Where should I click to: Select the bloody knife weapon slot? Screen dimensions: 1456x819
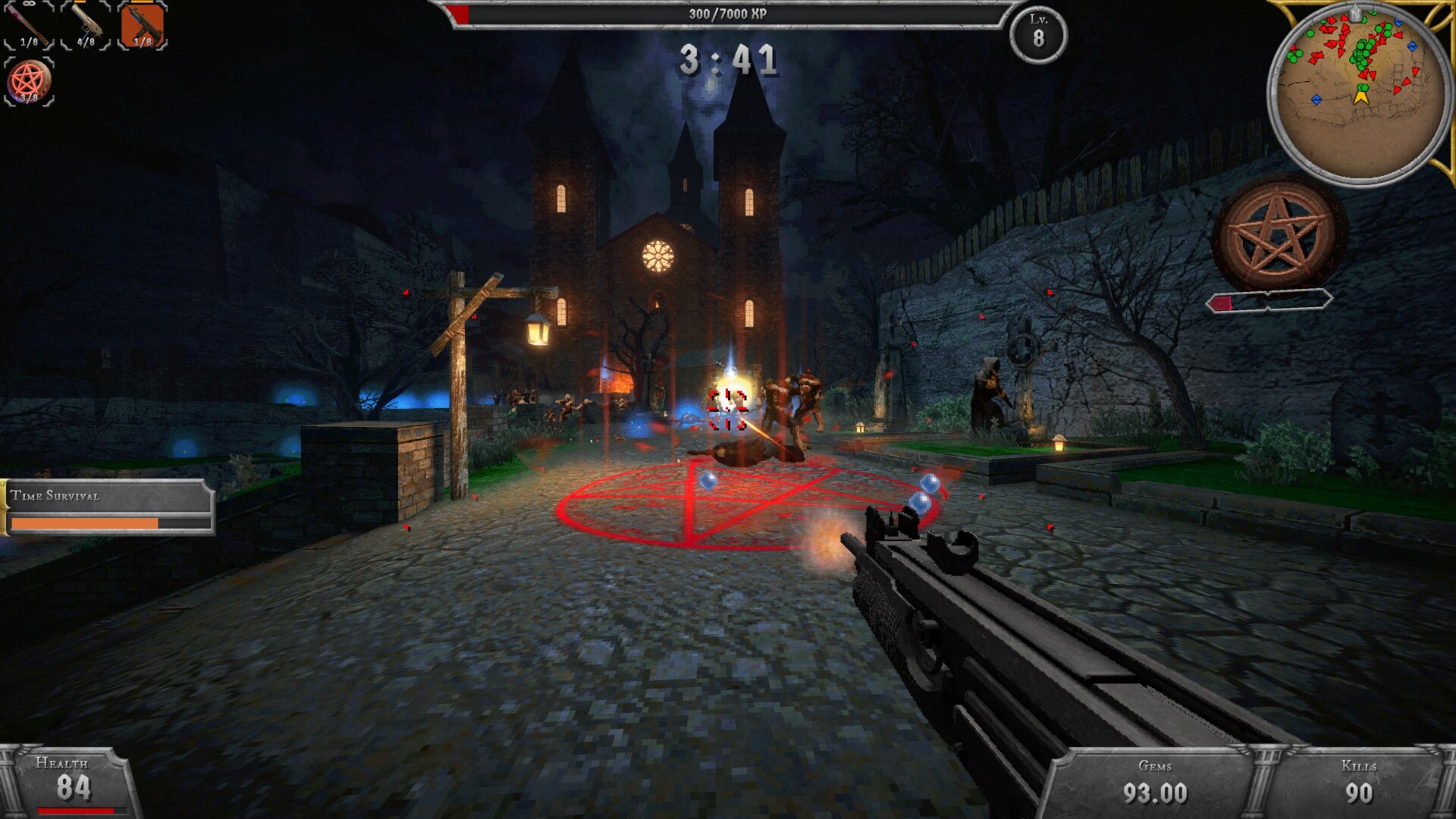pos(29,25)
